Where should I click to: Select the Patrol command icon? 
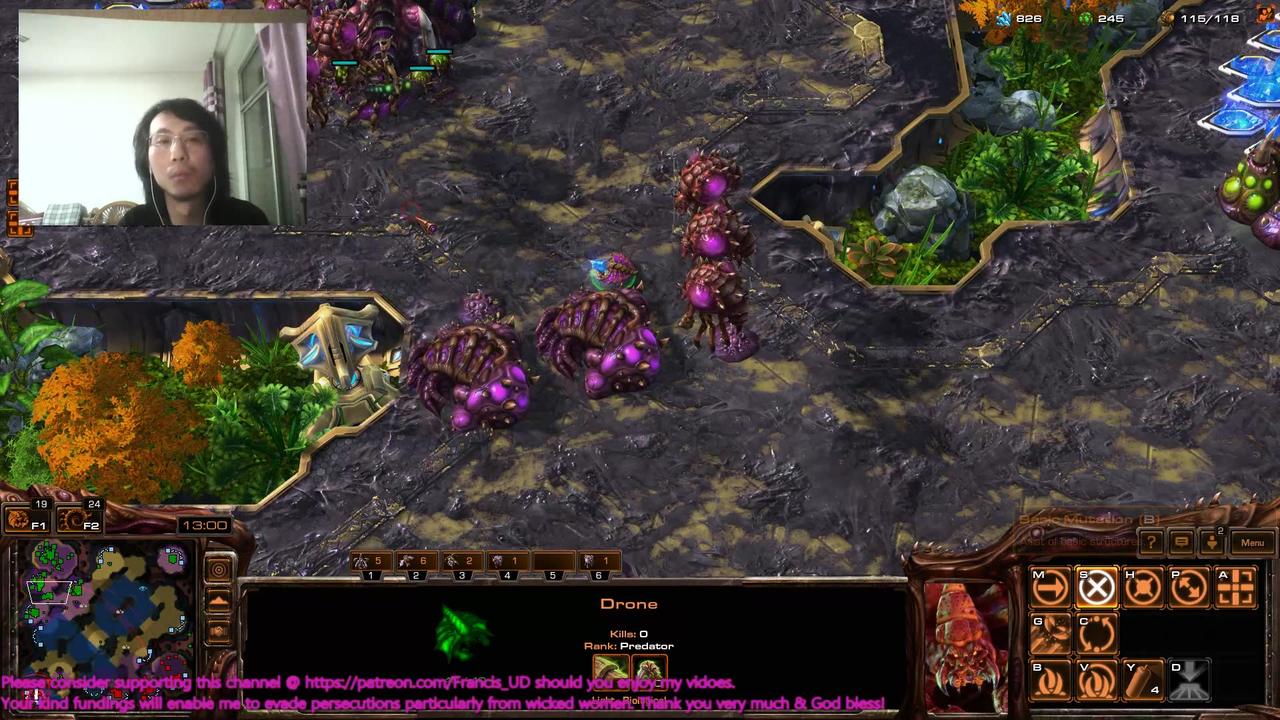1189,586
